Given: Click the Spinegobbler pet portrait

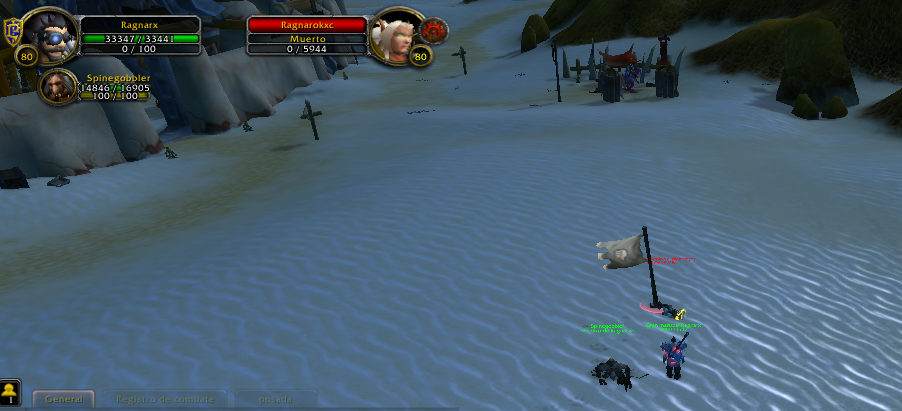Looking at the screenshot, I should [56, 86].
